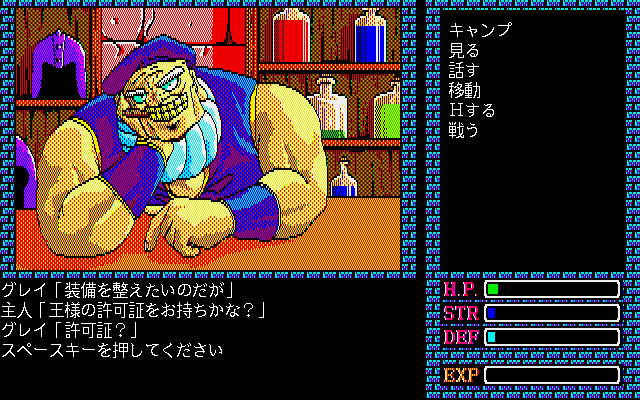Viewport: 640px width, 400px height.
Task: Select 話す (Talk) from the command list
Action: click(x=464, y=70)
